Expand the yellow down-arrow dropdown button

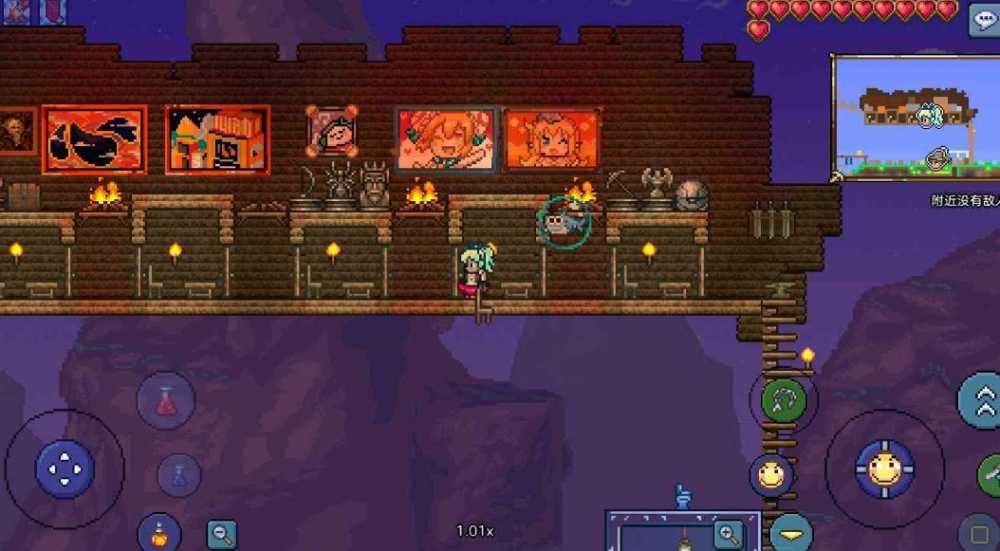coord(791,535)
